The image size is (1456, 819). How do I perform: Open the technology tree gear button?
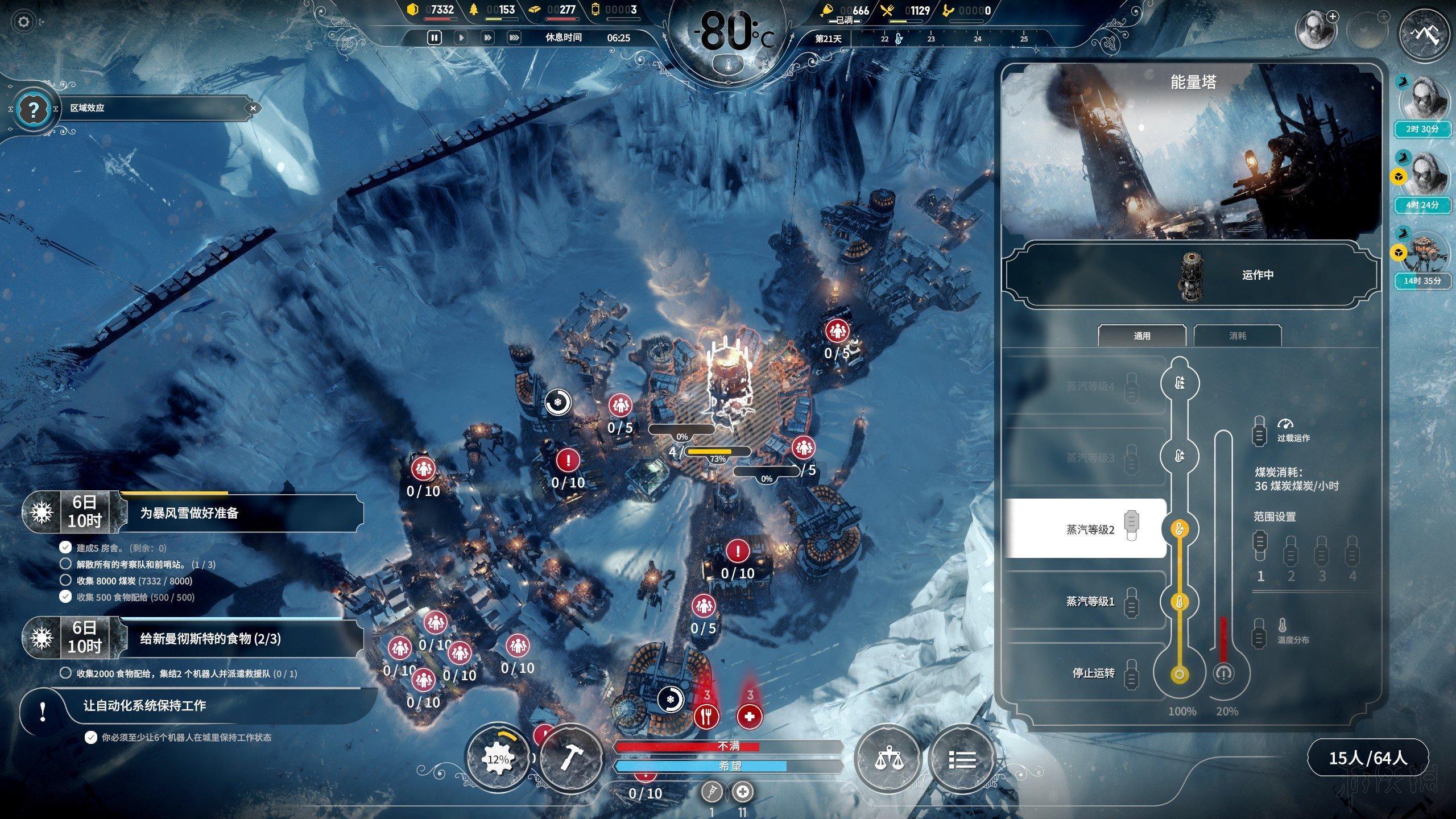pyautogui.click(x=499, y=758)
